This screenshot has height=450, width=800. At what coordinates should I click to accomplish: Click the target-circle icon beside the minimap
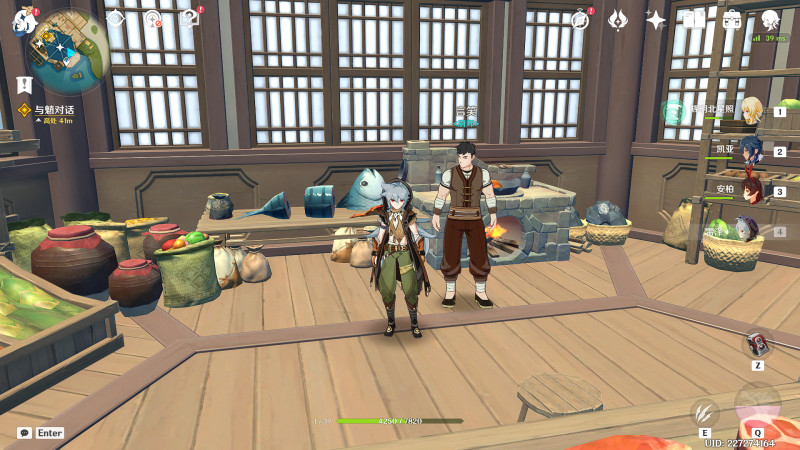152,19
